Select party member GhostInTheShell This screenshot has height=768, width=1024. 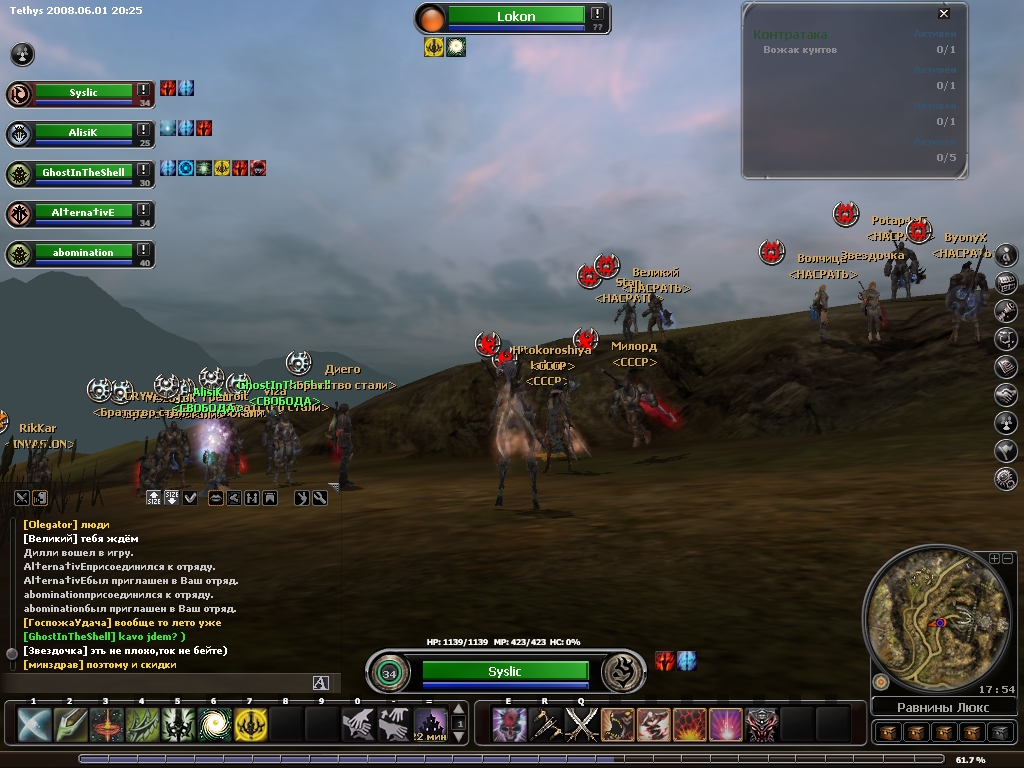pos(84,173)
